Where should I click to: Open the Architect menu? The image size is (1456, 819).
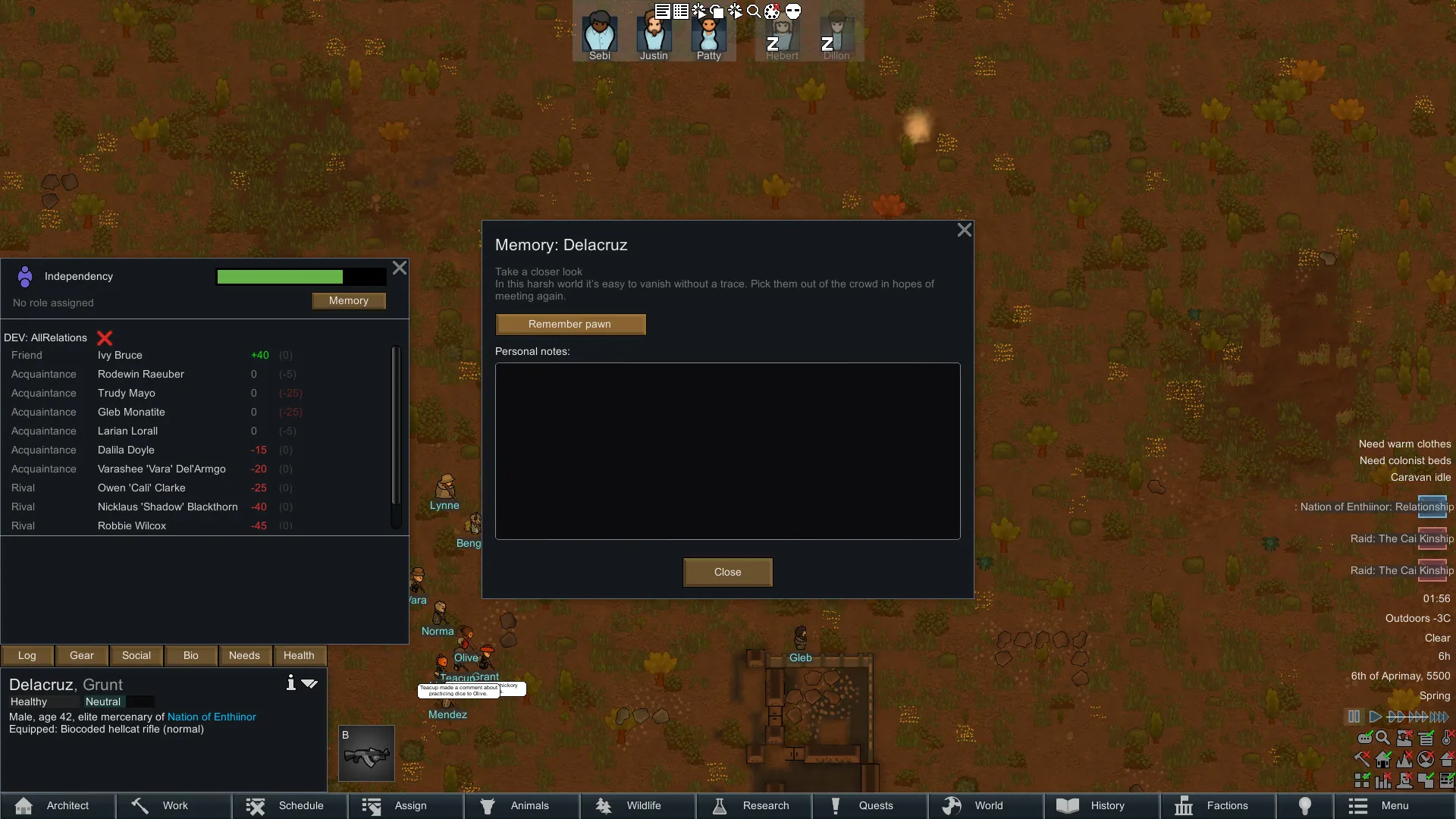tap(58, 805)
